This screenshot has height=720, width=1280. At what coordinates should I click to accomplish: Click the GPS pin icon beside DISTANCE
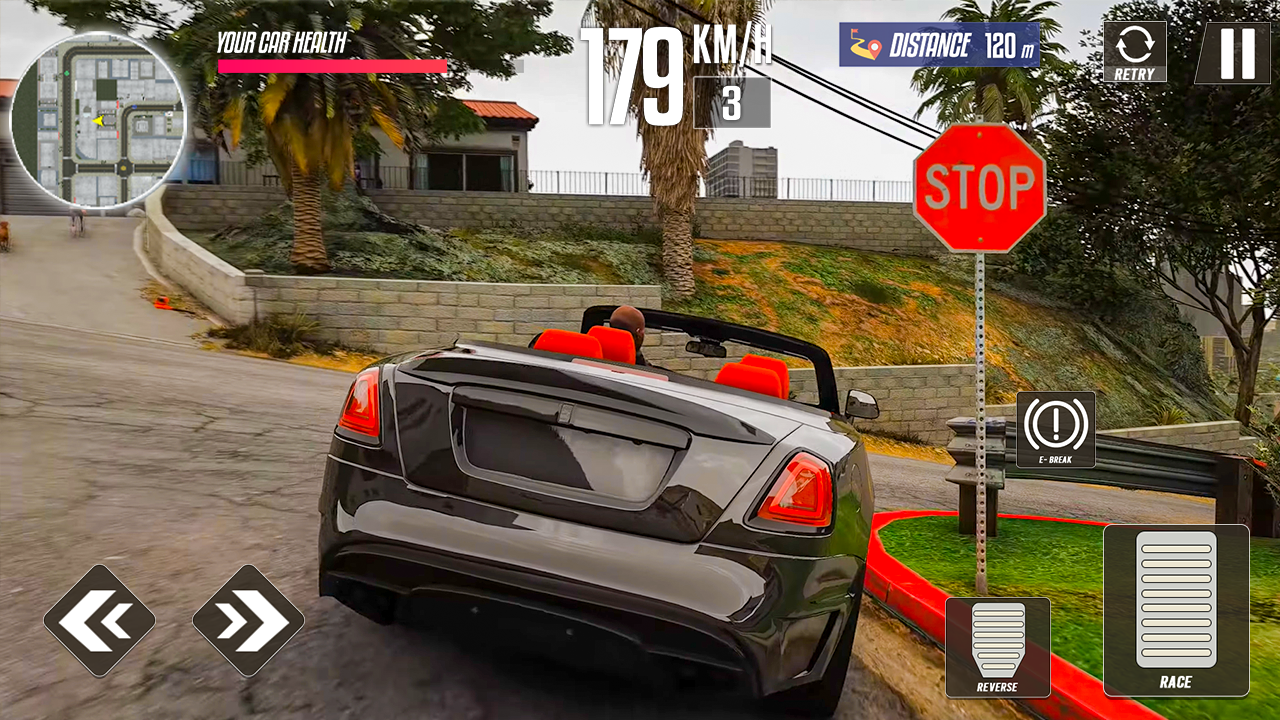click(x=875, y=44)
